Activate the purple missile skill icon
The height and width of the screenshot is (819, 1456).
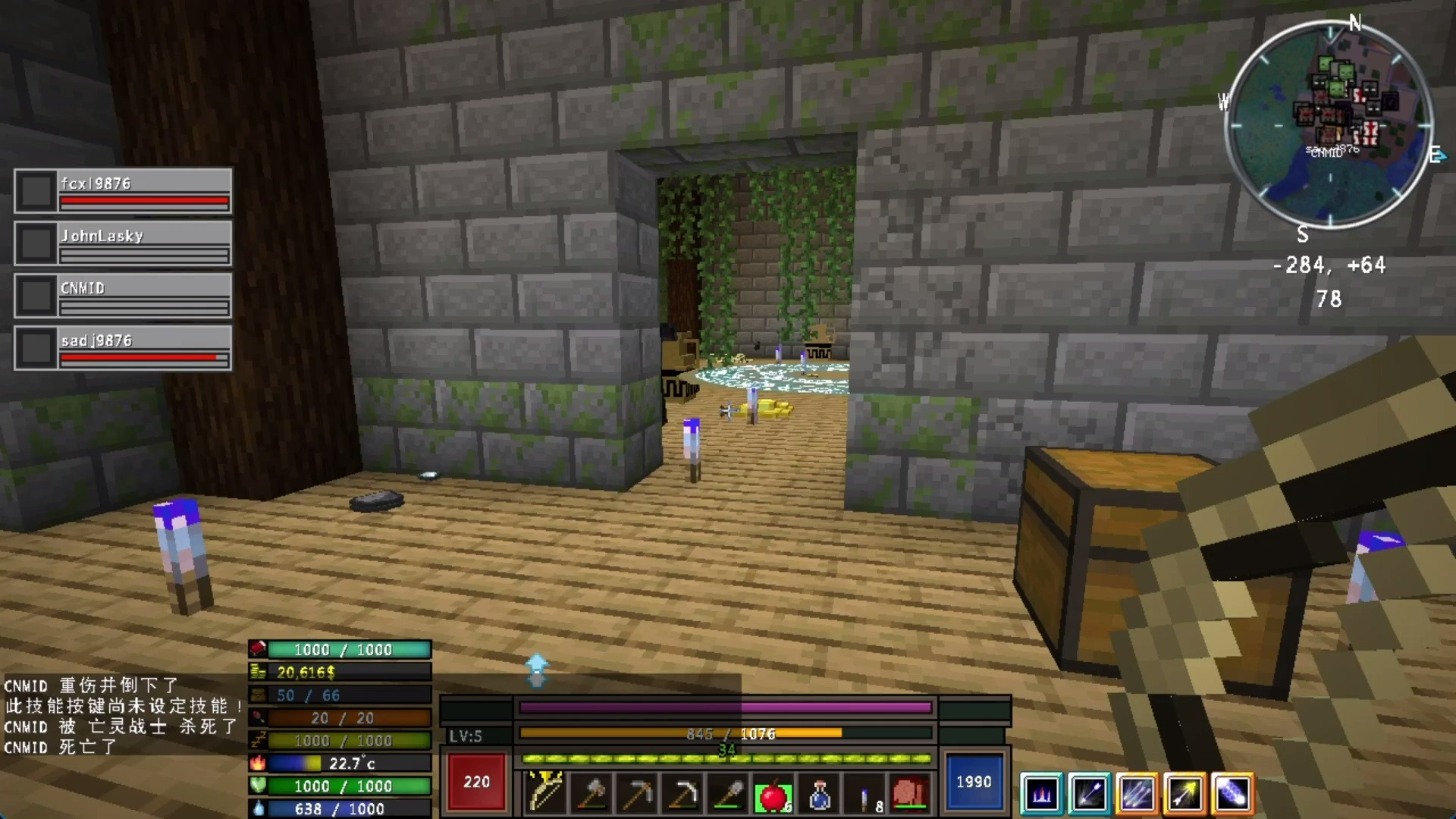coord(1236,794)
